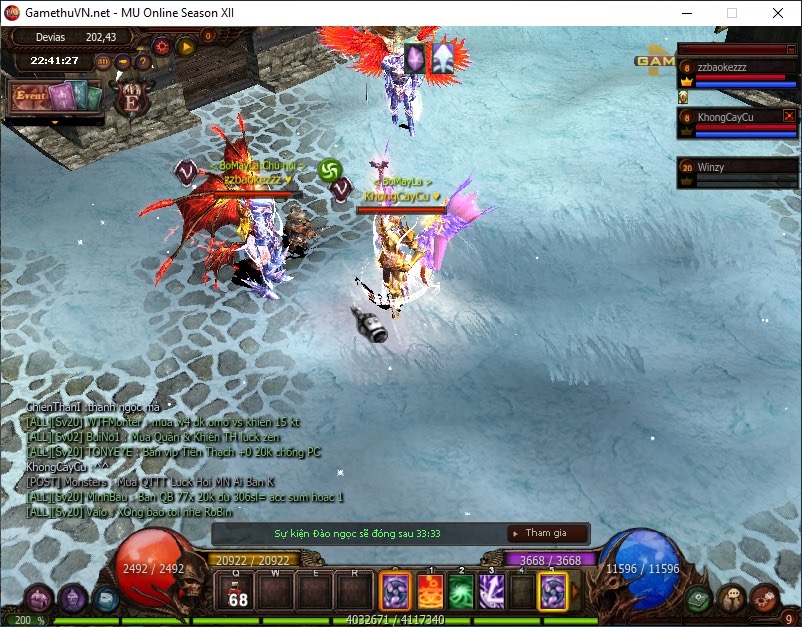Open the green book icon in bottom bar
The width and height of the screenshot is (802, 627).
(x=699, y=598)
